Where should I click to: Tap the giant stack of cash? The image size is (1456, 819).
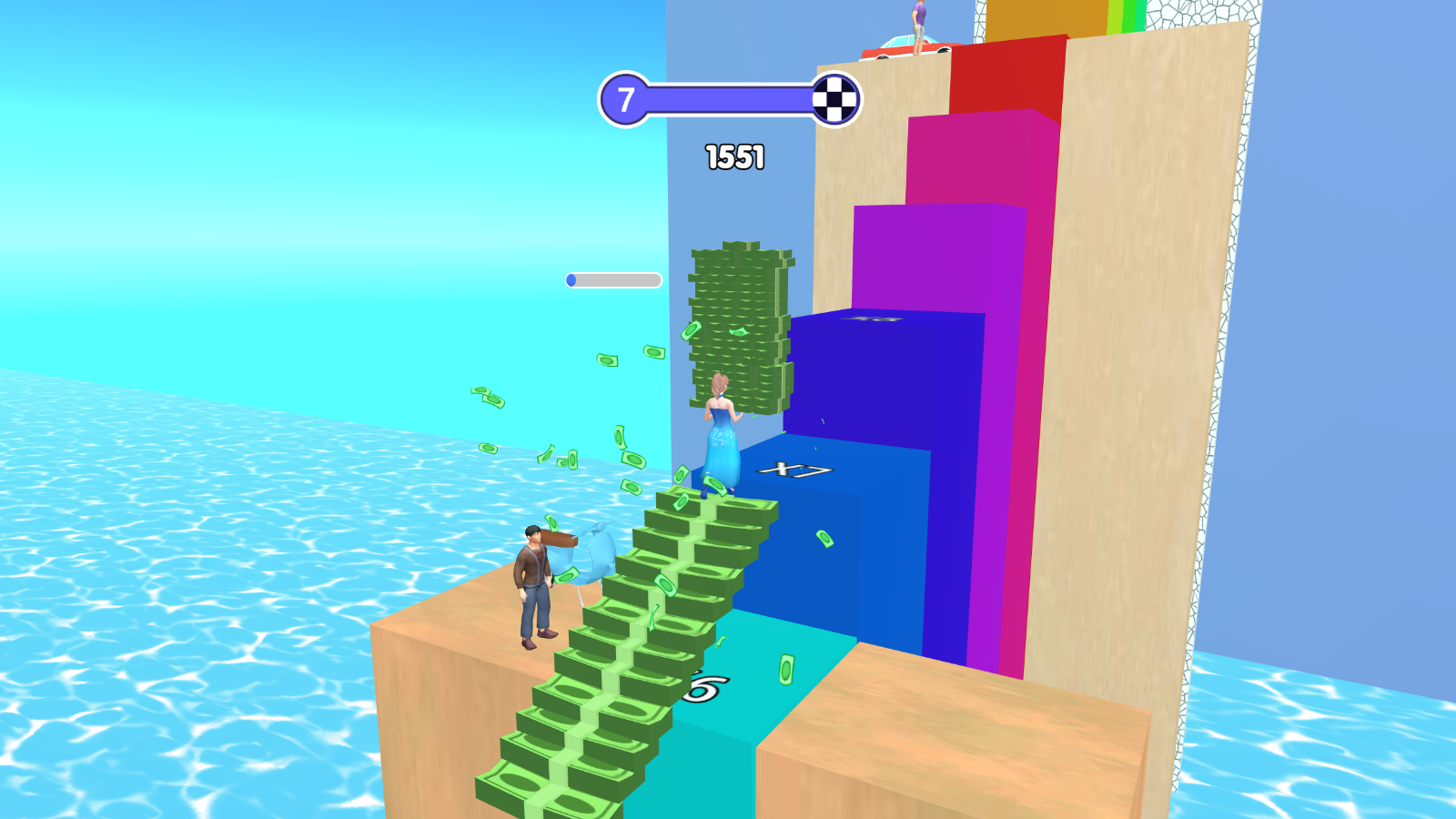pos(737,318)
